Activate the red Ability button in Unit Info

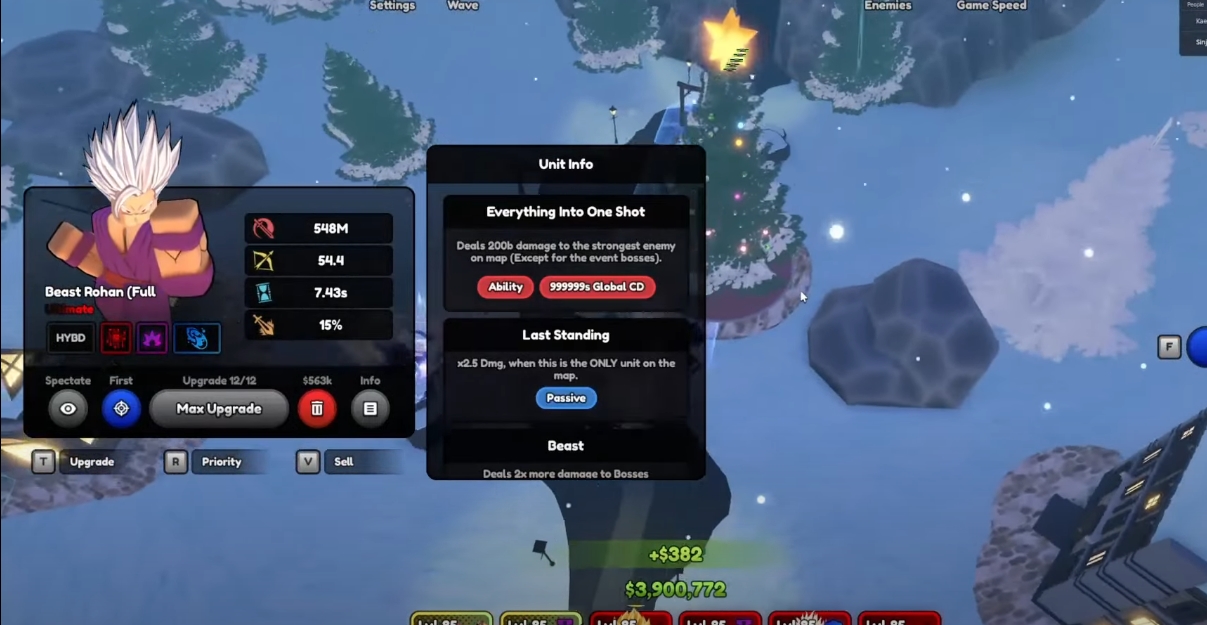505,287
